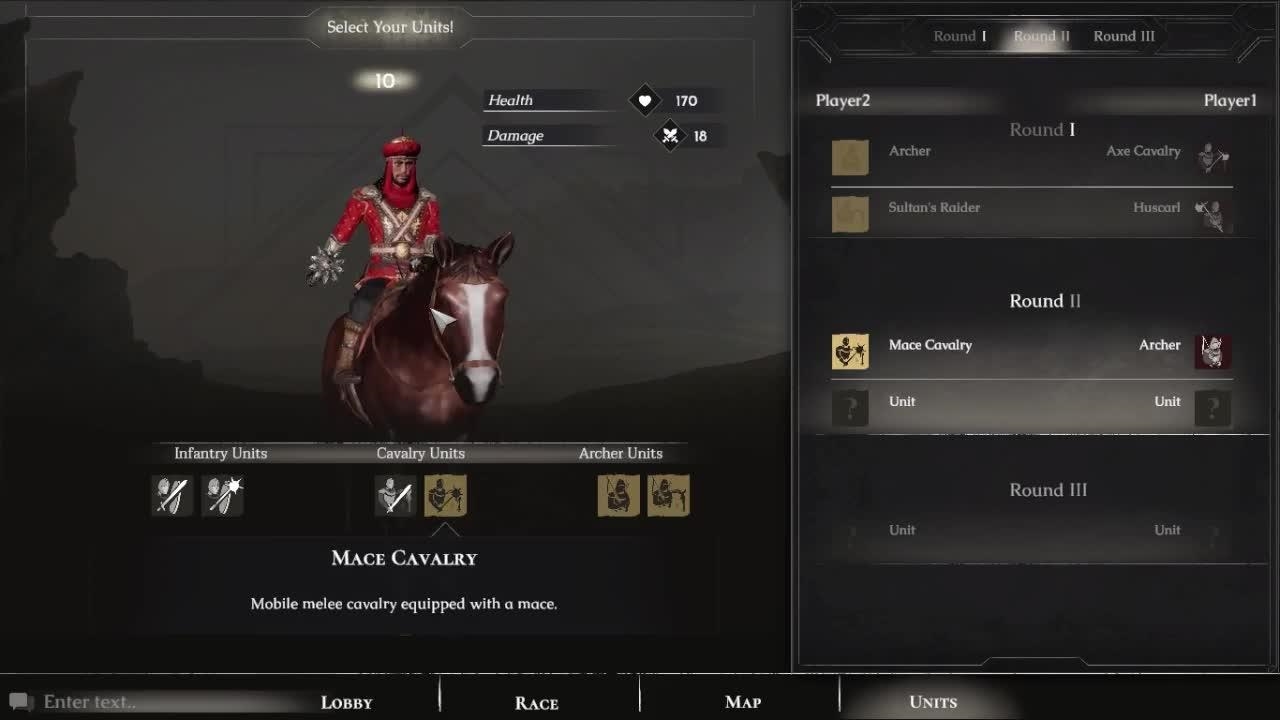Switch to the Round III tab
Image resolution: width=1280 pixels, height=720 pixels.
[1124, 36]
